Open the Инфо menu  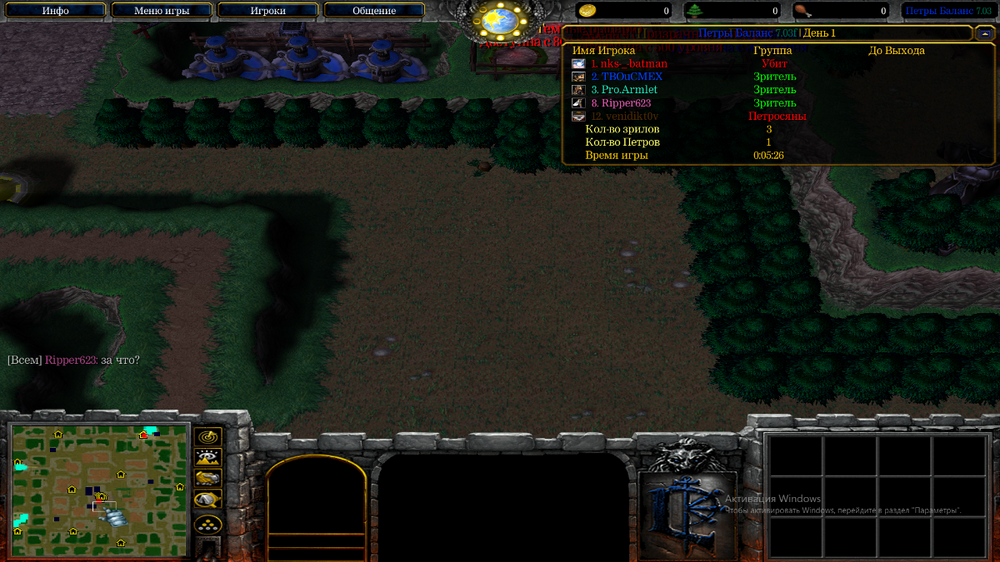pos(55,11)
